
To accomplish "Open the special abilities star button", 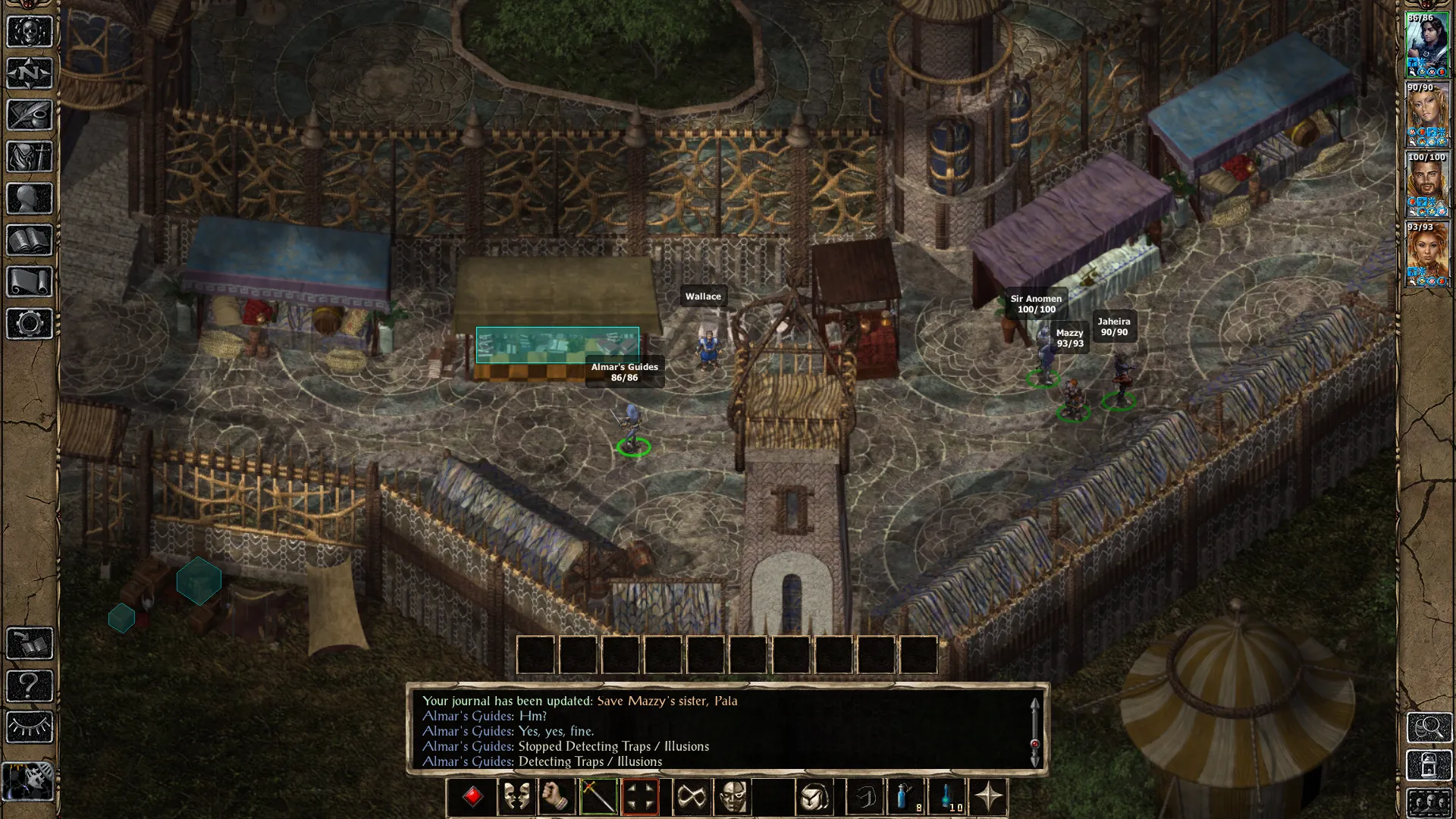I will click(989, 797).
